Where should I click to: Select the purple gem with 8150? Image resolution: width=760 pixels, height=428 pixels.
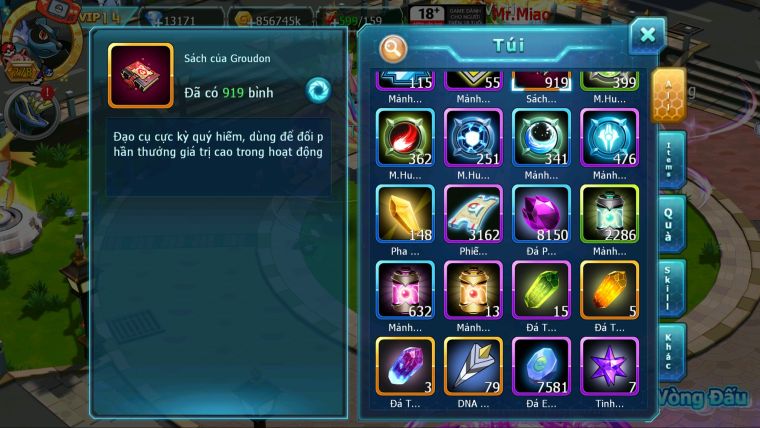[x=541, y=213]
